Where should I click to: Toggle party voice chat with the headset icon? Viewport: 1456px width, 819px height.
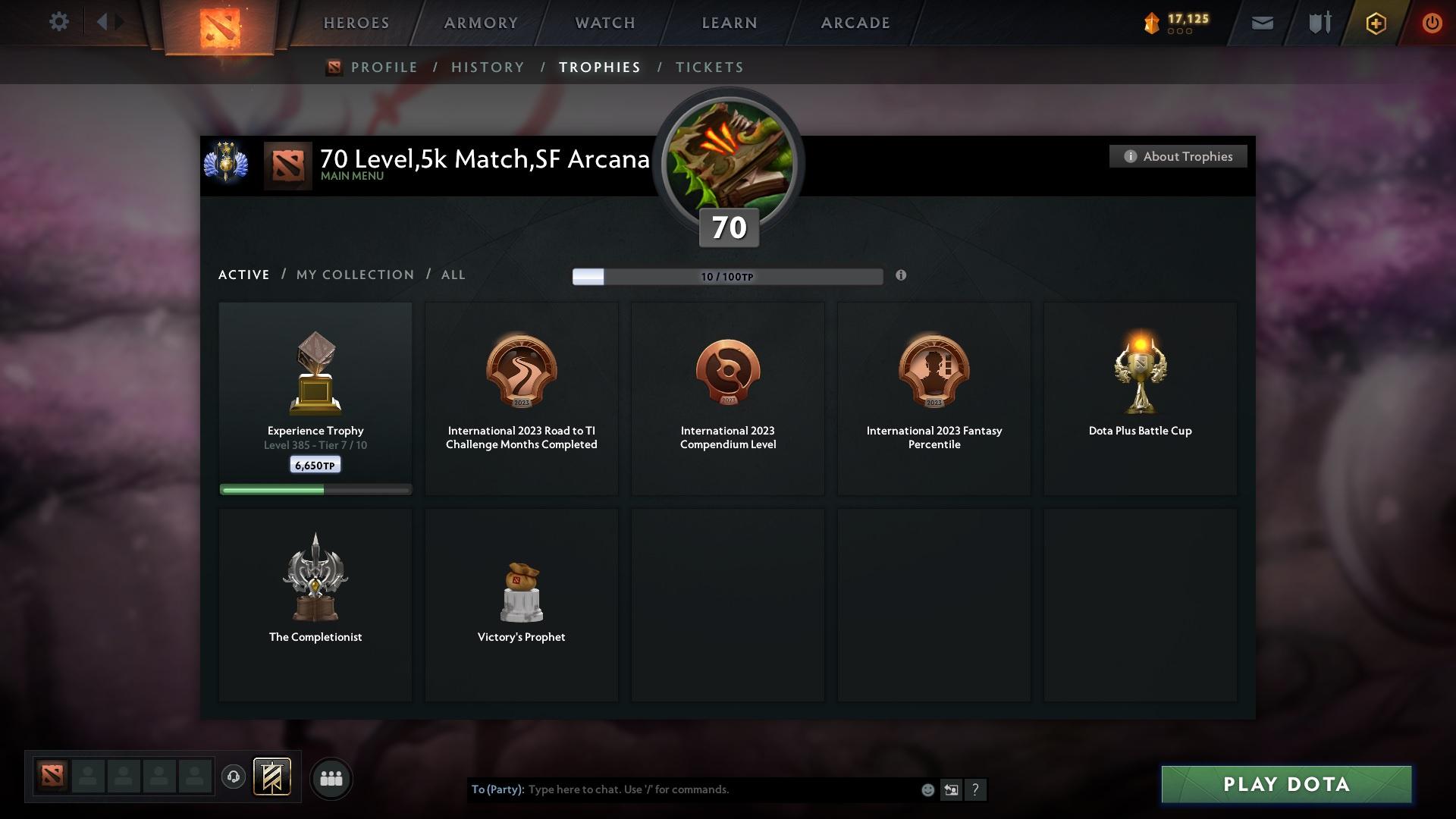pos(234,777)
